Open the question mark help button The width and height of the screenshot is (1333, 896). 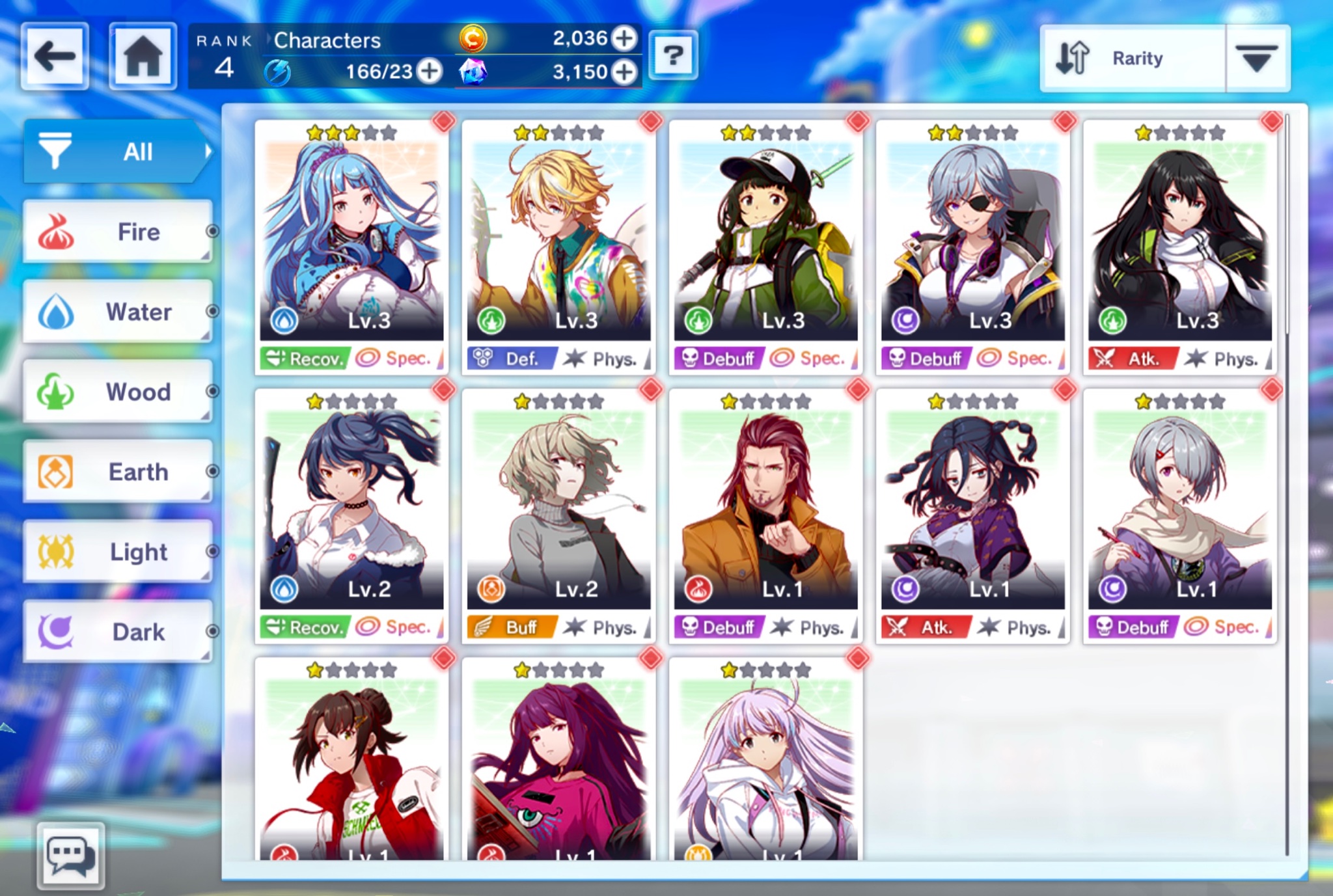673,56
